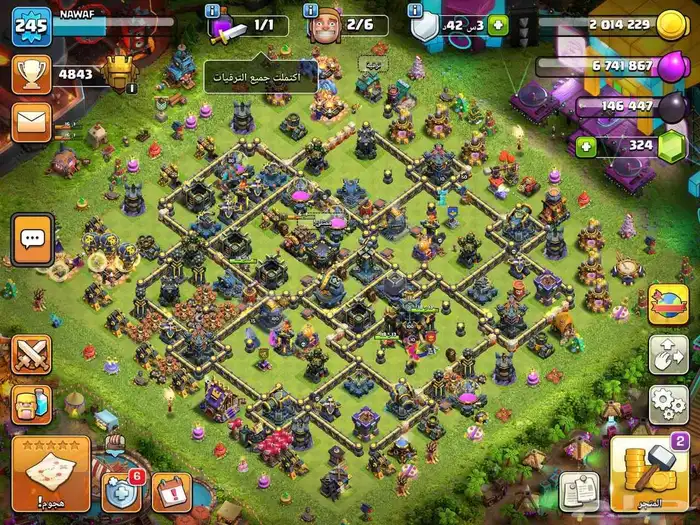Open the crossed swords battle log button
The width and height of the screenshot is (700, 525).
click(32, 355)
